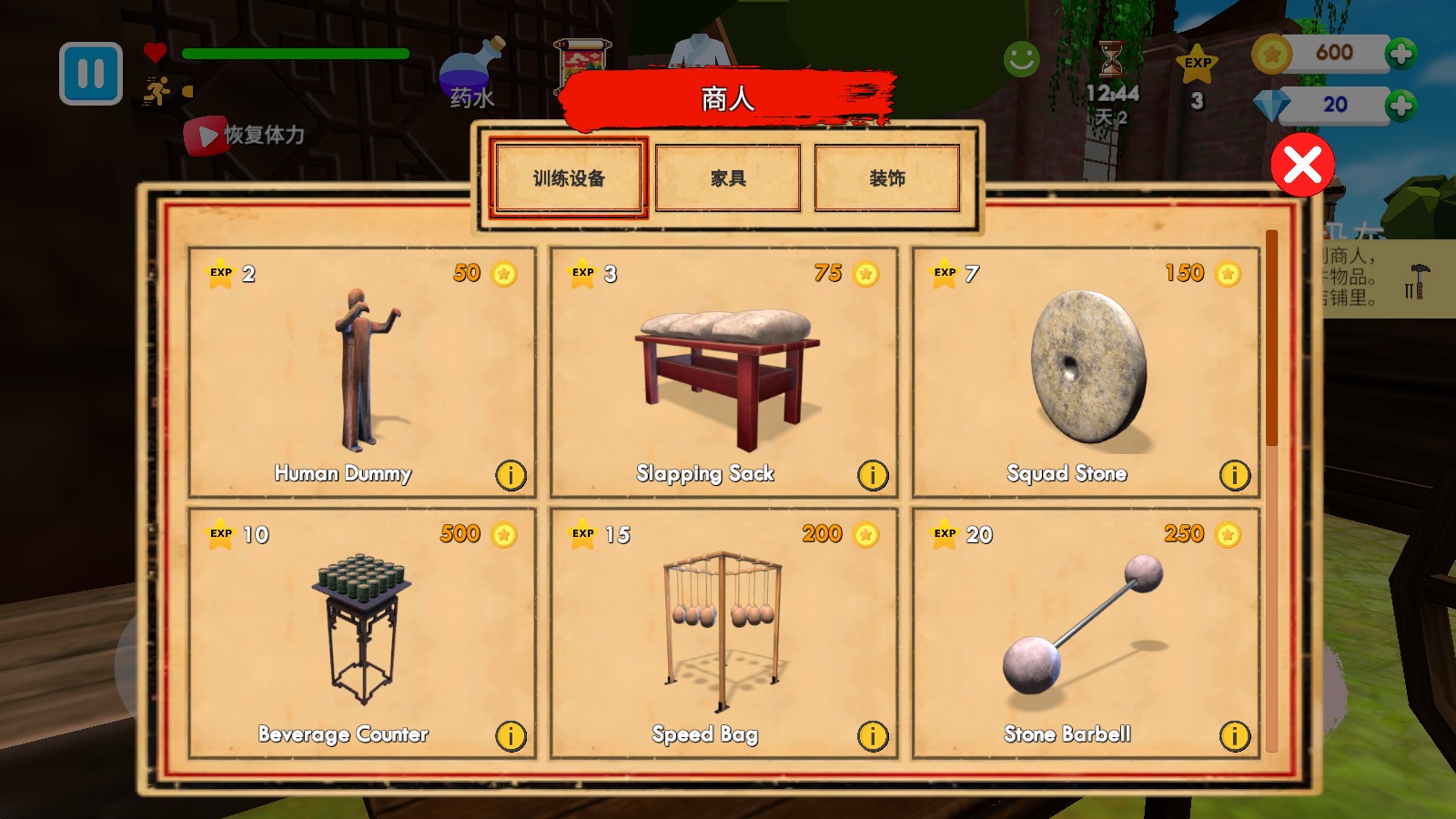
Task: Tap plus beside the gem count
Action: pos(1399,104)
